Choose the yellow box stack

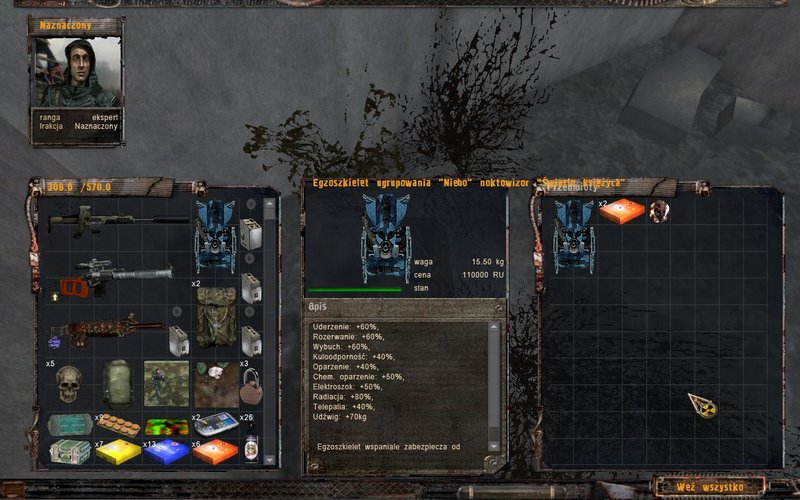click(117, 452)
